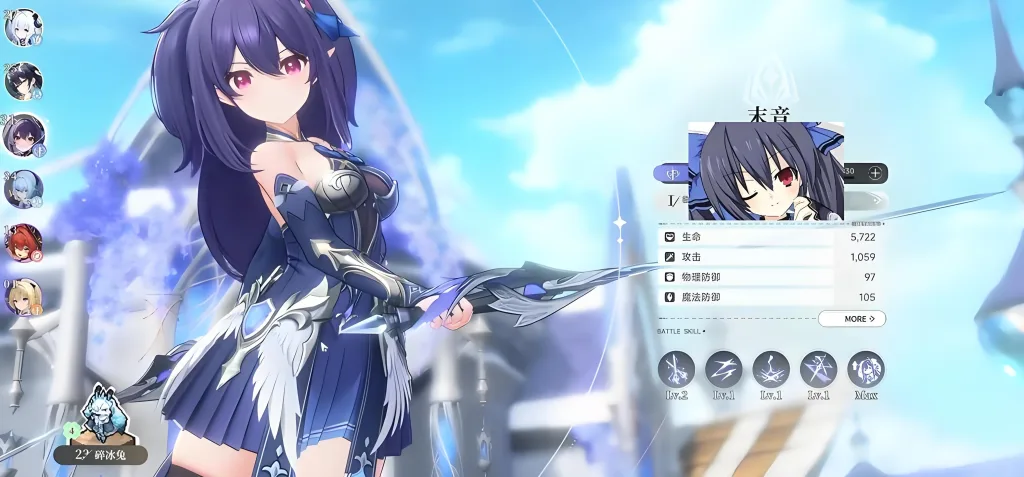Choose the blonde character portrait
Image resolution: width=1024 pixels, height=477 pixels.
22,295
